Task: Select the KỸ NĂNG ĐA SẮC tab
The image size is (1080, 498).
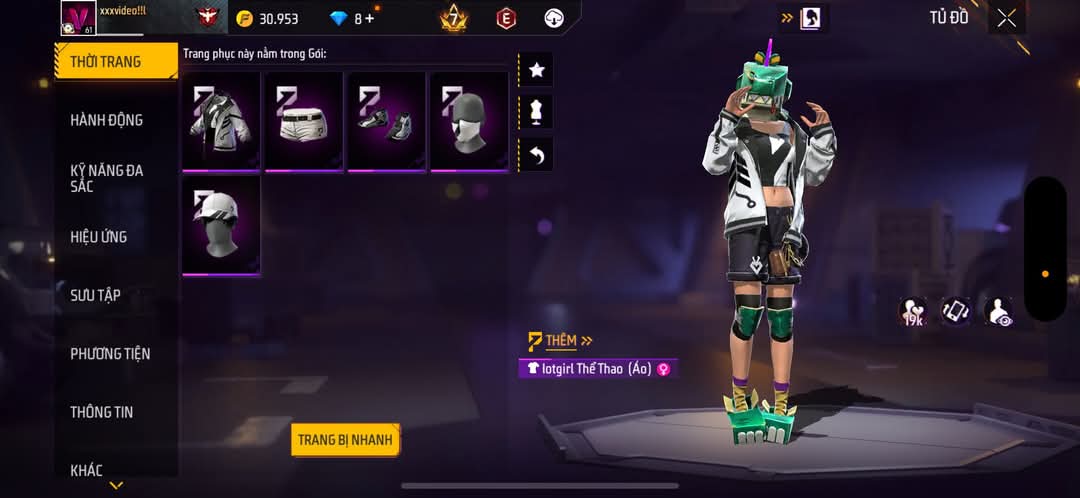Action: [x=106, y=178]
